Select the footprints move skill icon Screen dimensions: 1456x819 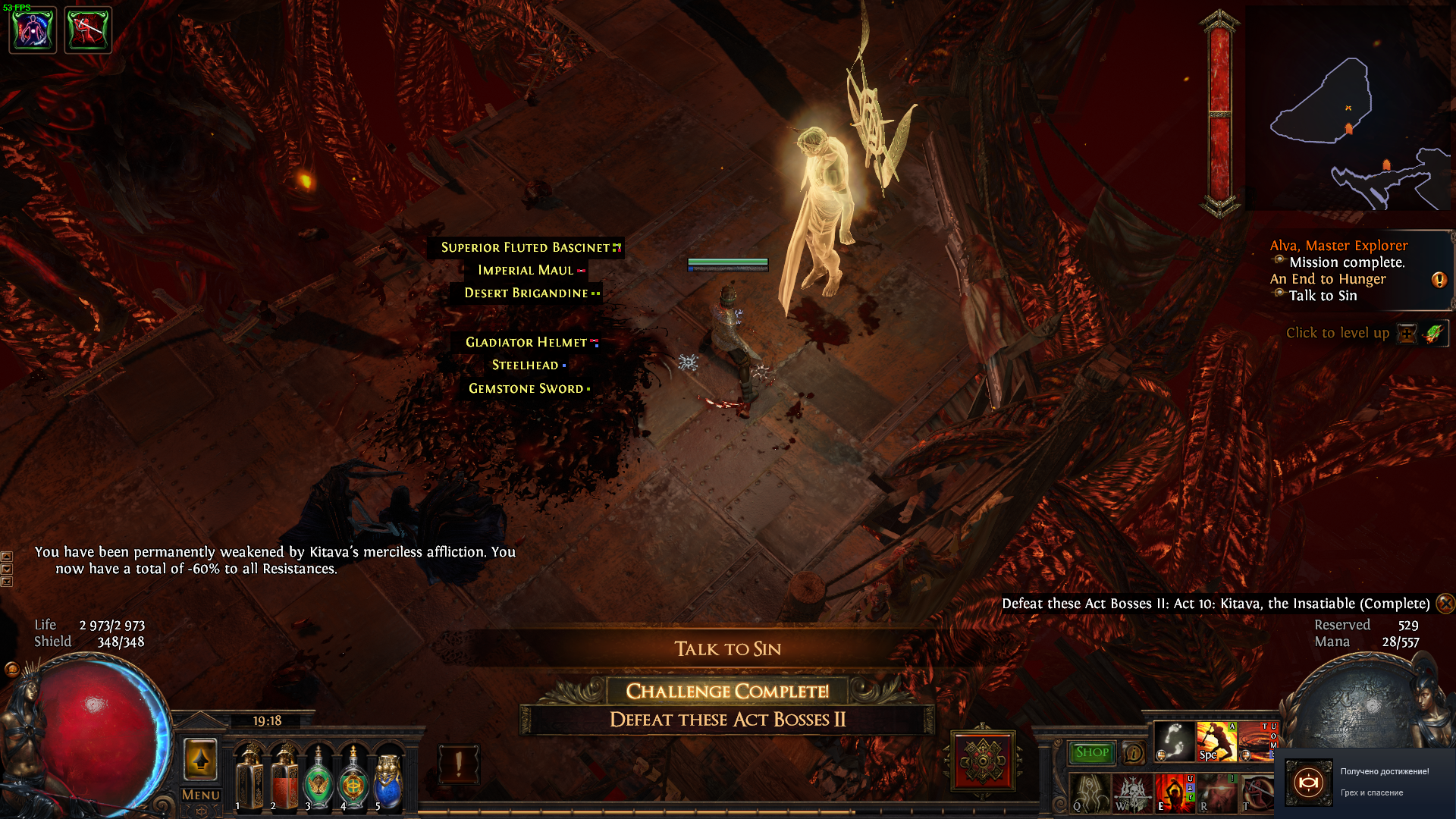point(1174,741)
